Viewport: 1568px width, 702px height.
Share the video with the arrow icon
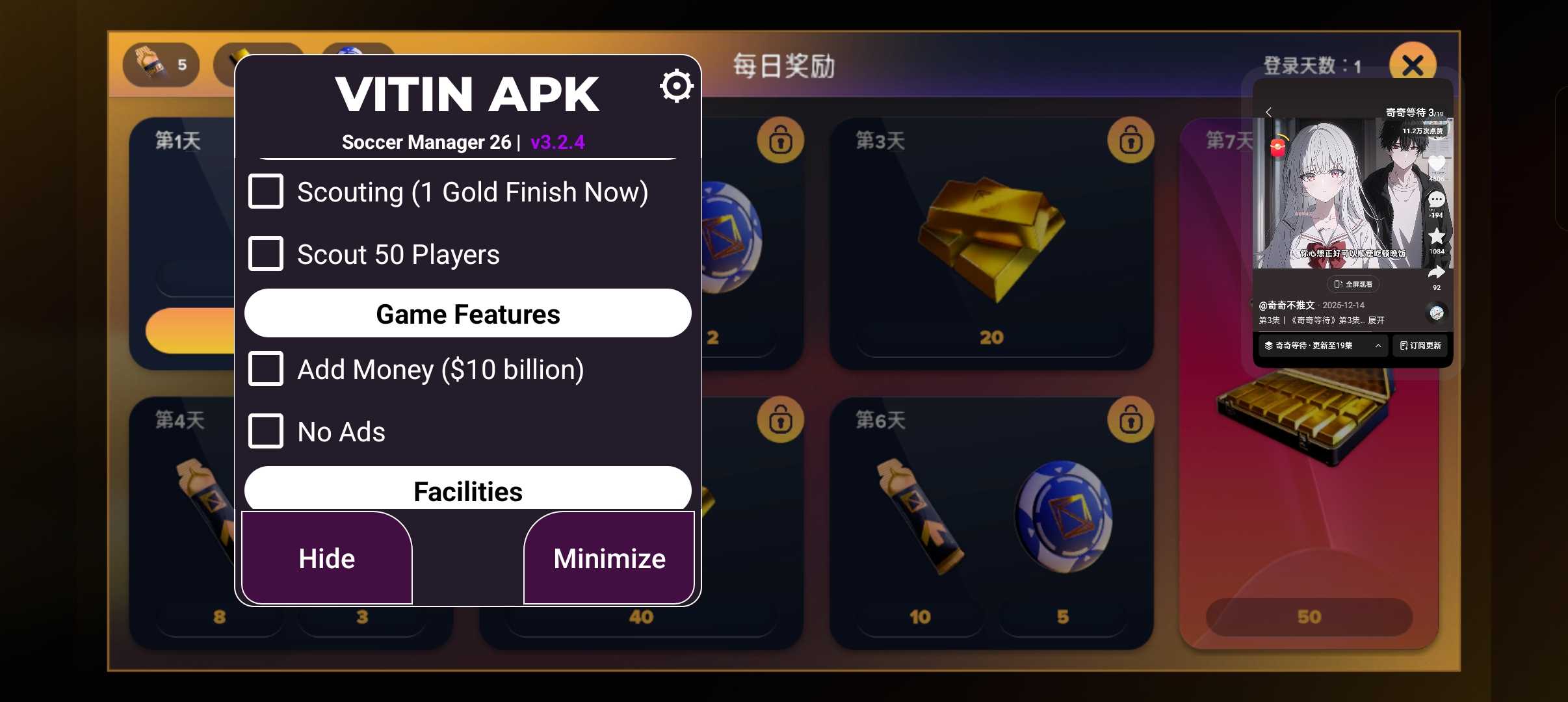[x=1436, y=272]
